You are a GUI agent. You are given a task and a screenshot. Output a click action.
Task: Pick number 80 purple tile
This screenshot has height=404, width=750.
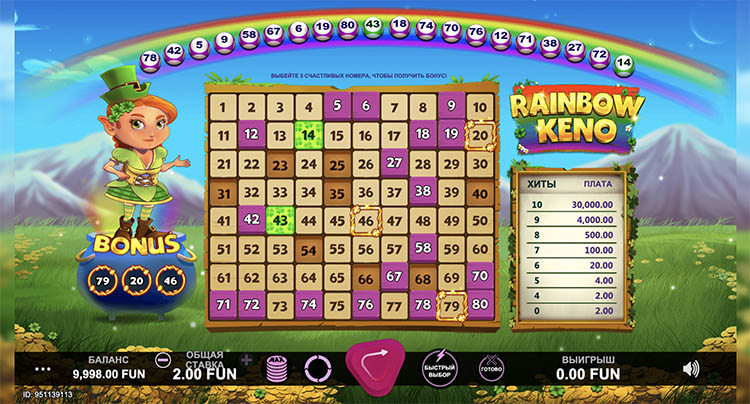pyautogui.click(x=481, y=305)
